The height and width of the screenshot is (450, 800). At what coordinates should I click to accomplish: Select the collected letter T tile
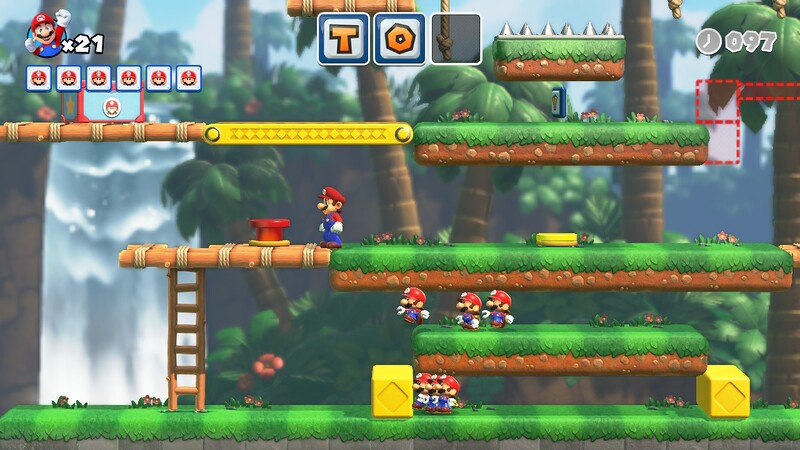click(343, 39)
